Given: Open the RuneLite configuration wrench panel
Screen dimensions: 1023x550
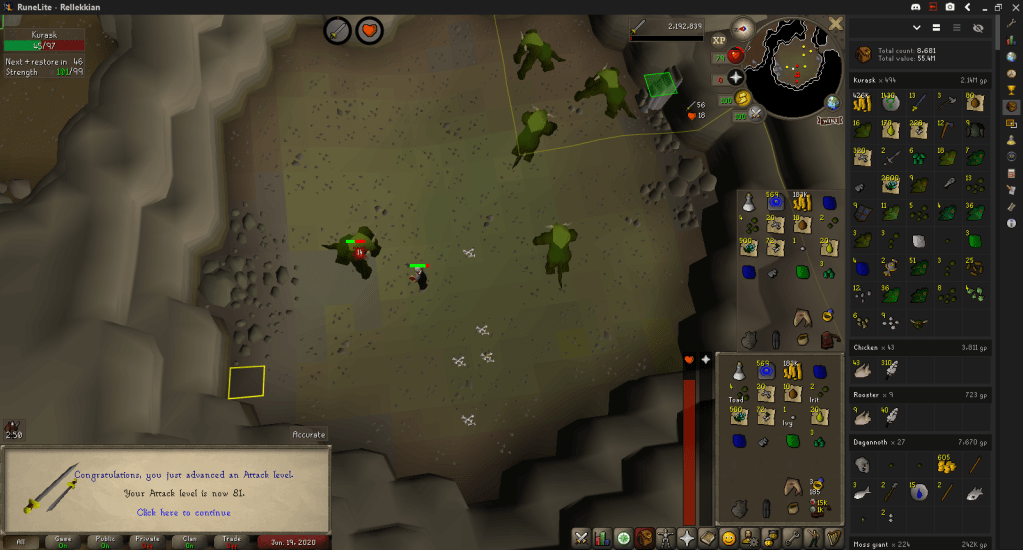Looking at the screenshot, I should 1012,22.
